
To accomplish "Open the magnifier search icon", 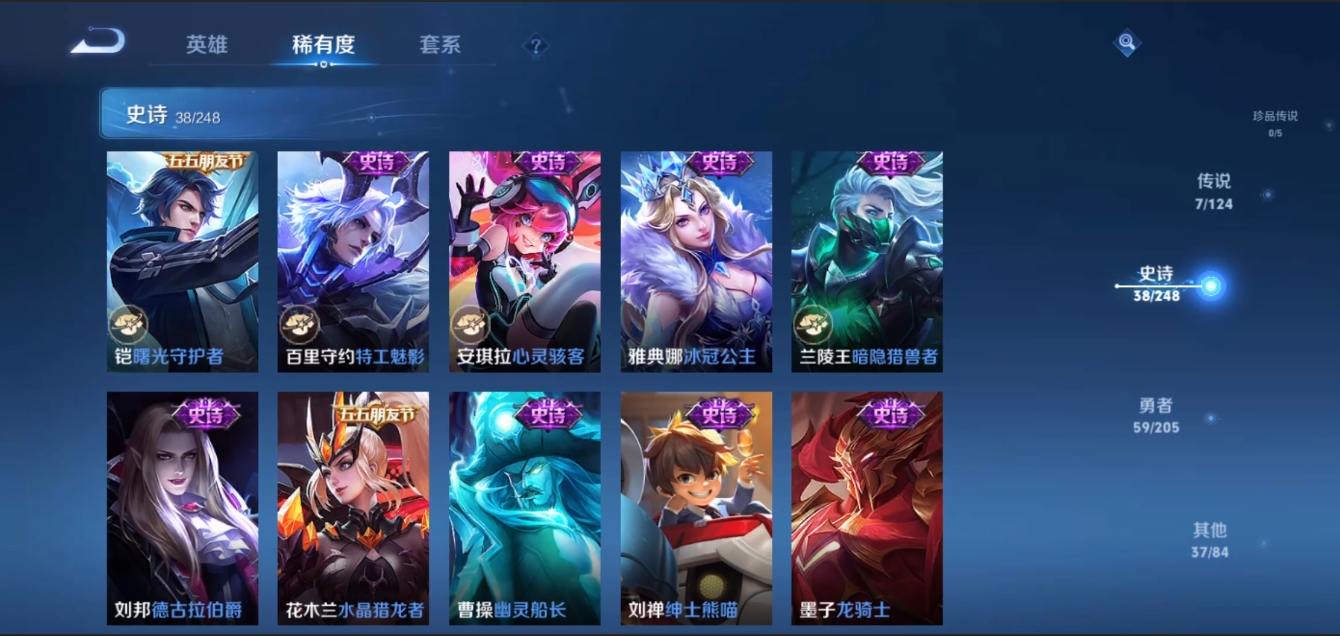I will coord(1127,42).
